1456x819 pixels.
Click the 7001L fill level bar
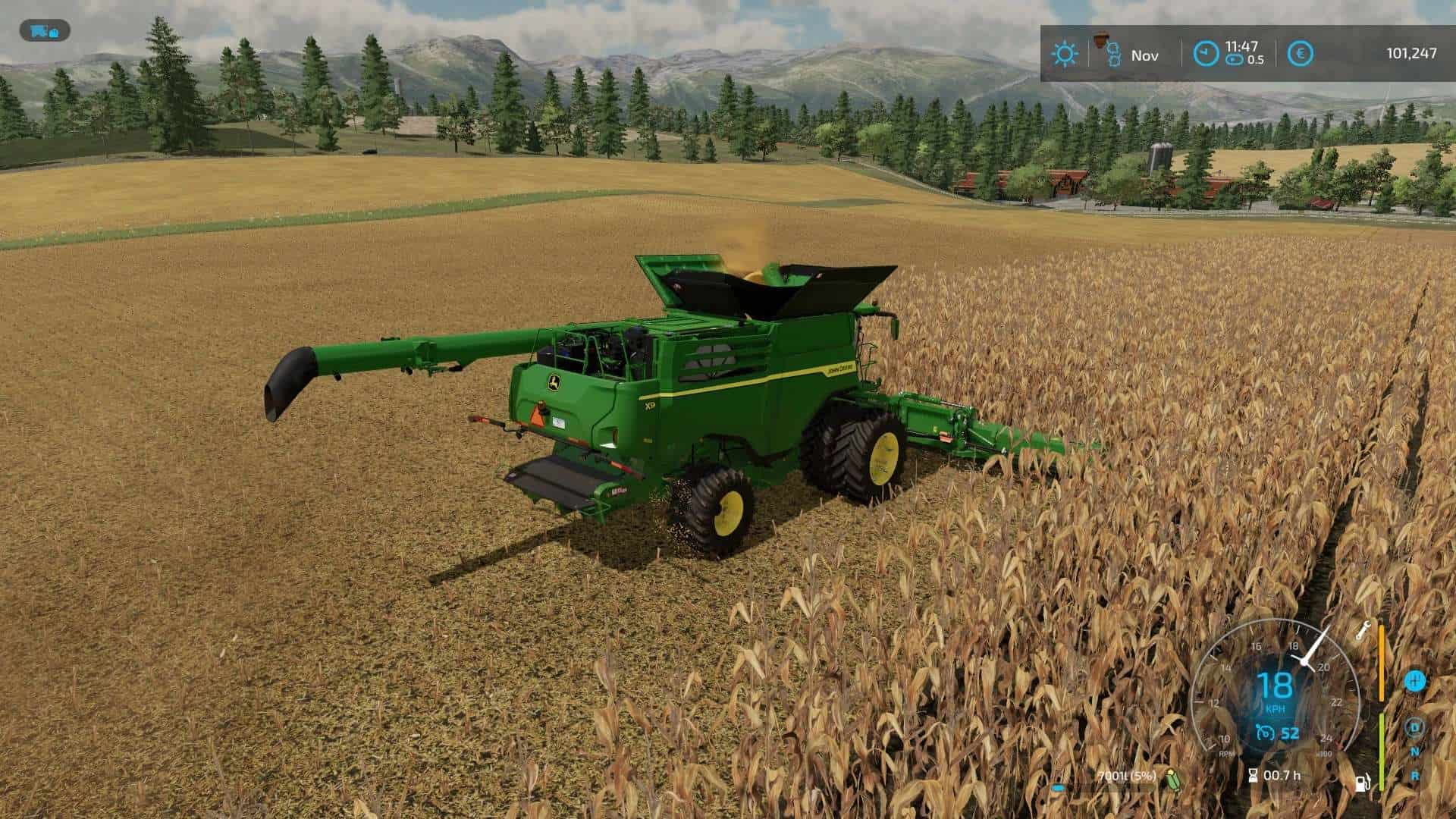click(x=1126, y=776)
